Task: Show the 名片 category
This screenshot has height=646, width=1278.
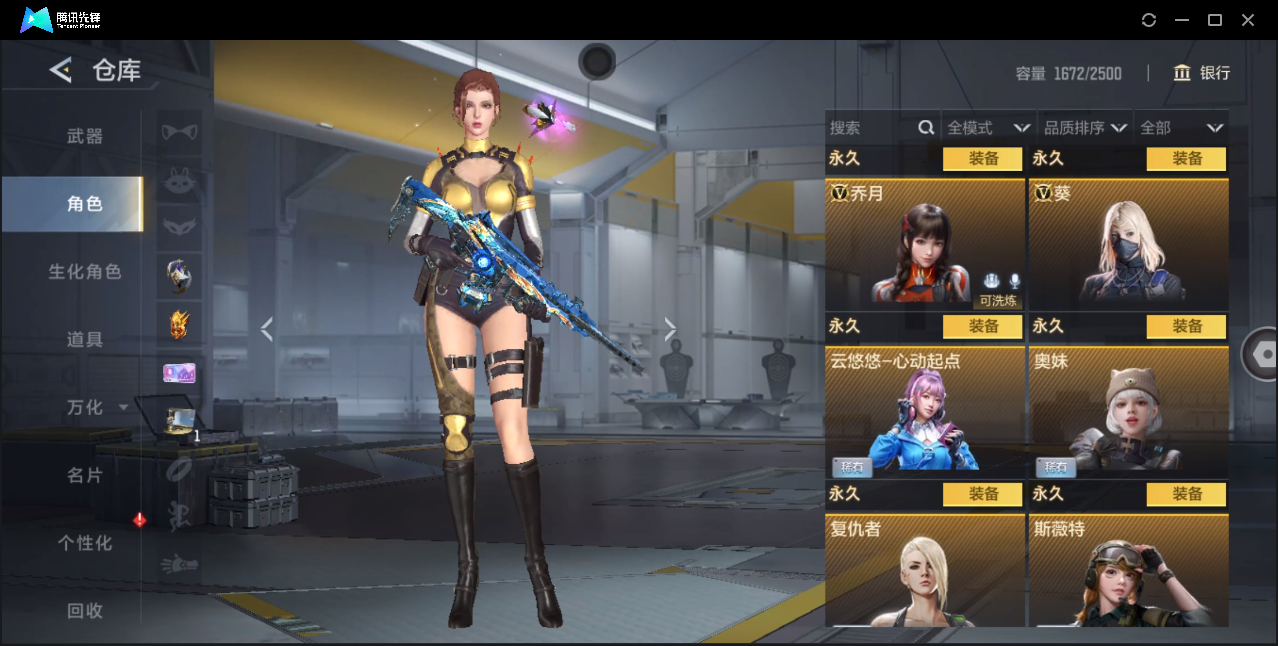Action: point(85,476)
